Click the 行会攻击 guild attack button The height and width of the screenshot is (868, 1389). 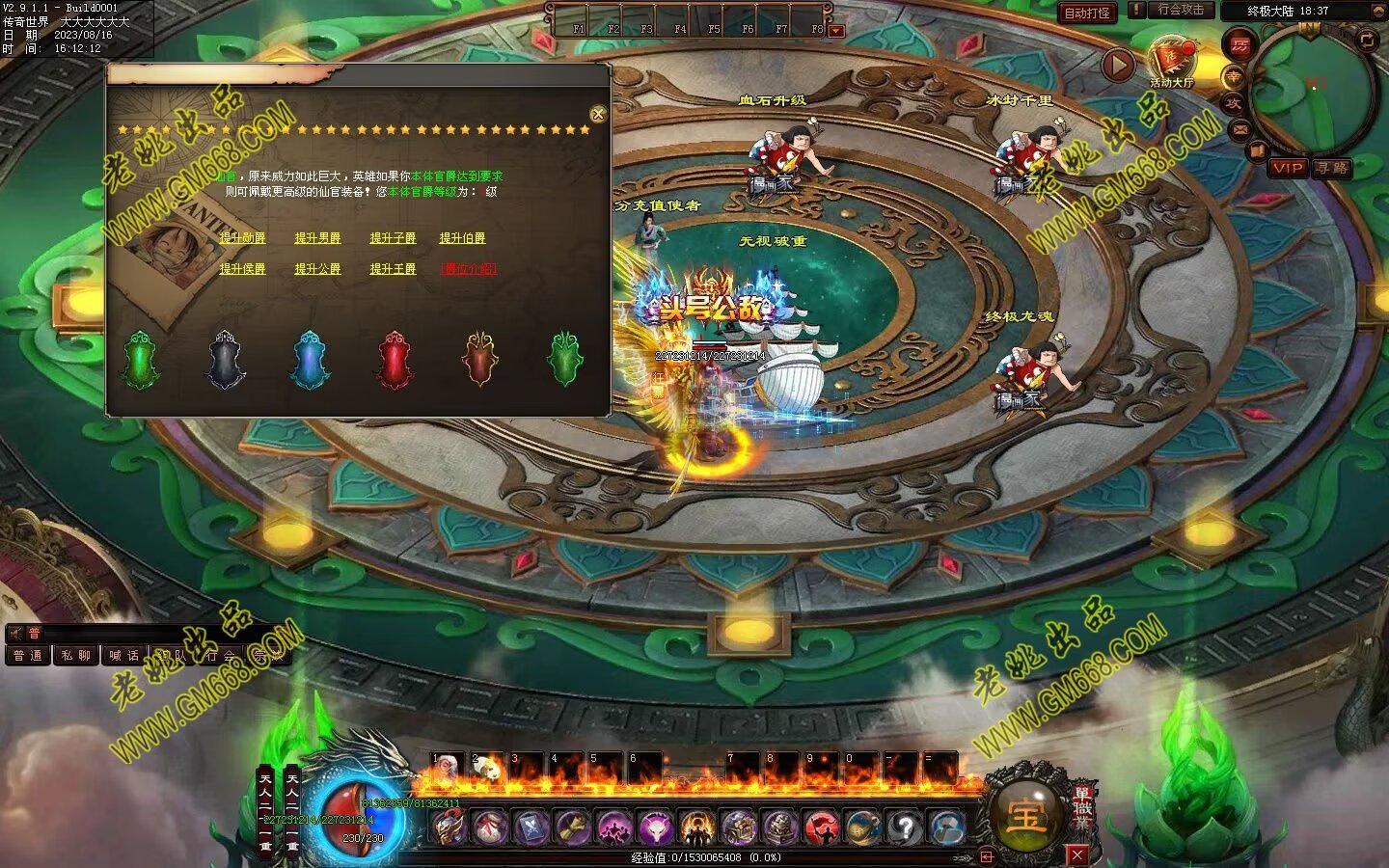[1180, 11]
